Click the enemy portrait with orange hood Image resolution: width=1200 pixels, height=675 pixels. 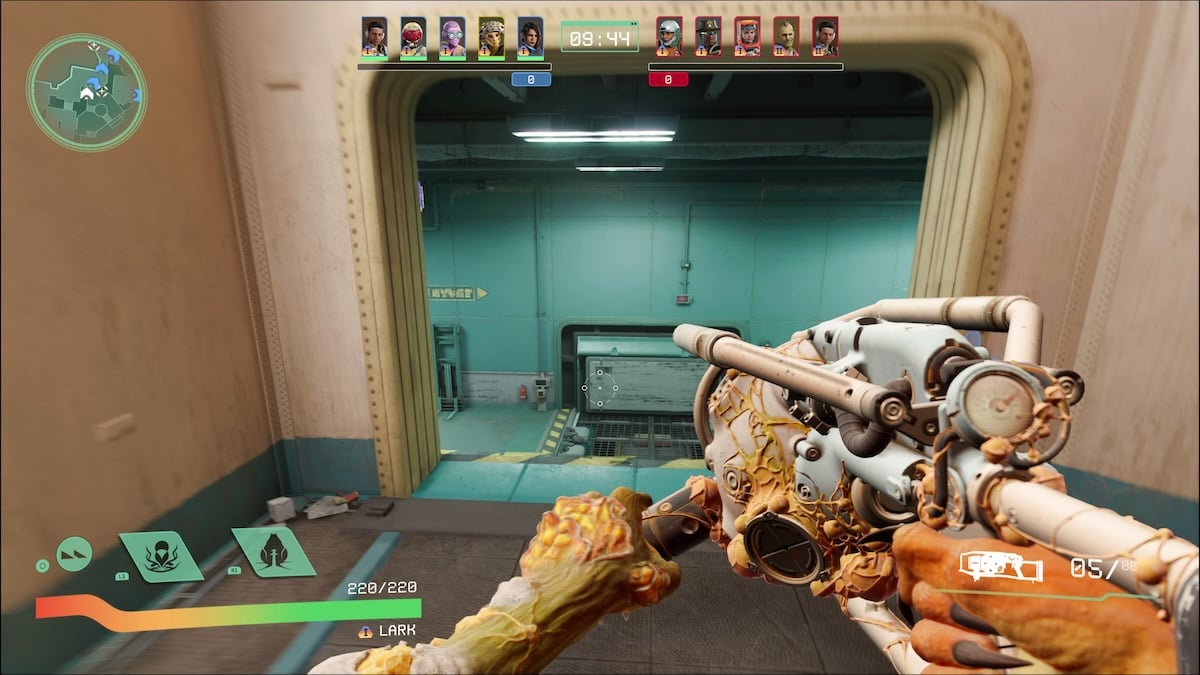coord(747,37)
